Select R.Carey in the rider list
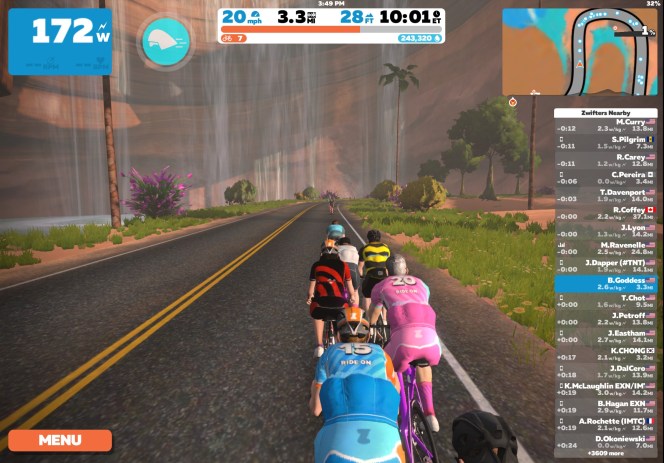The width and height of the screenshot is (664, 463). tap(605, 160)
